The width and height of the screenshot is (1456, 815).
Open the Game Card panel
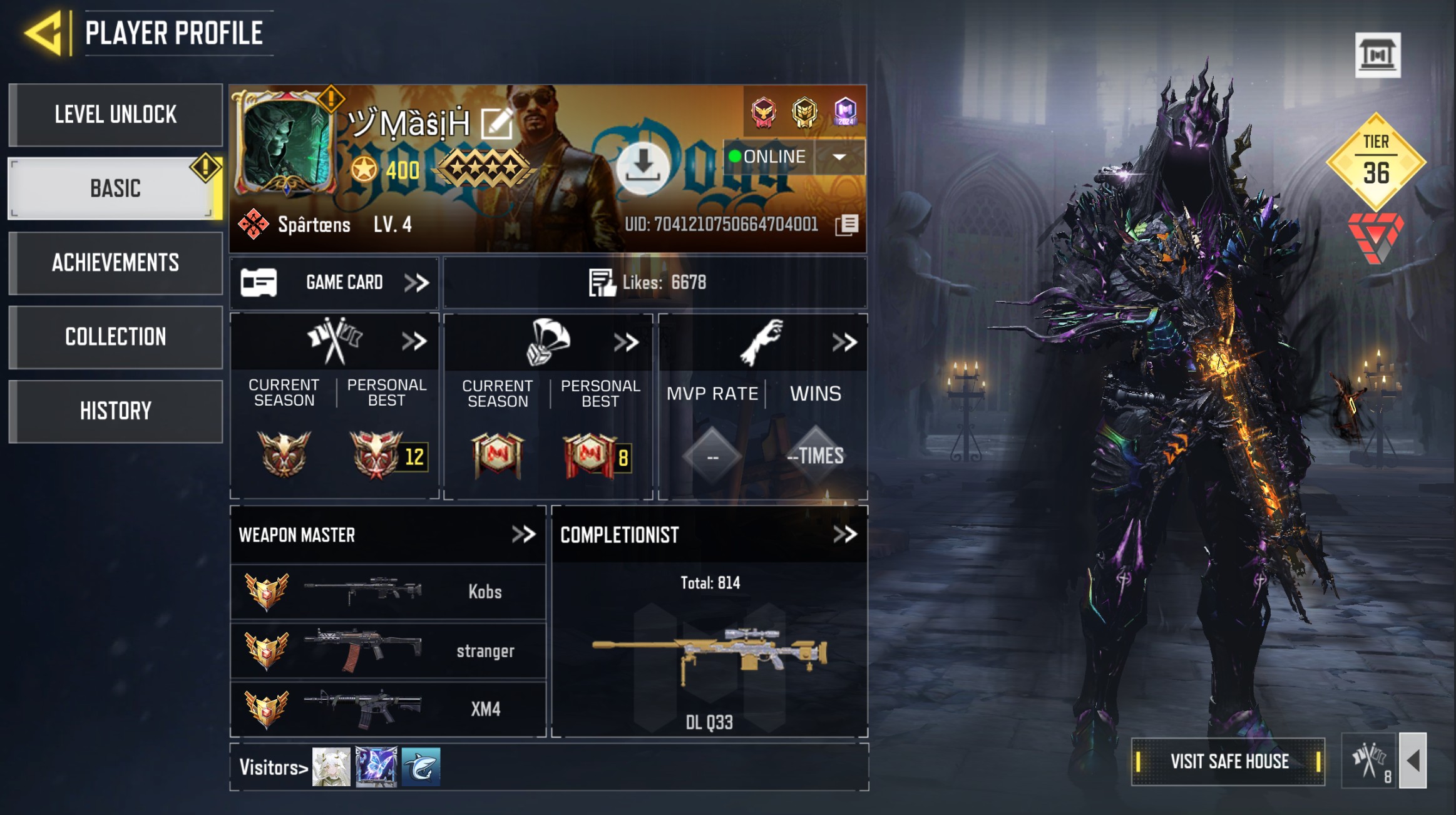click(x=335, y=283)
